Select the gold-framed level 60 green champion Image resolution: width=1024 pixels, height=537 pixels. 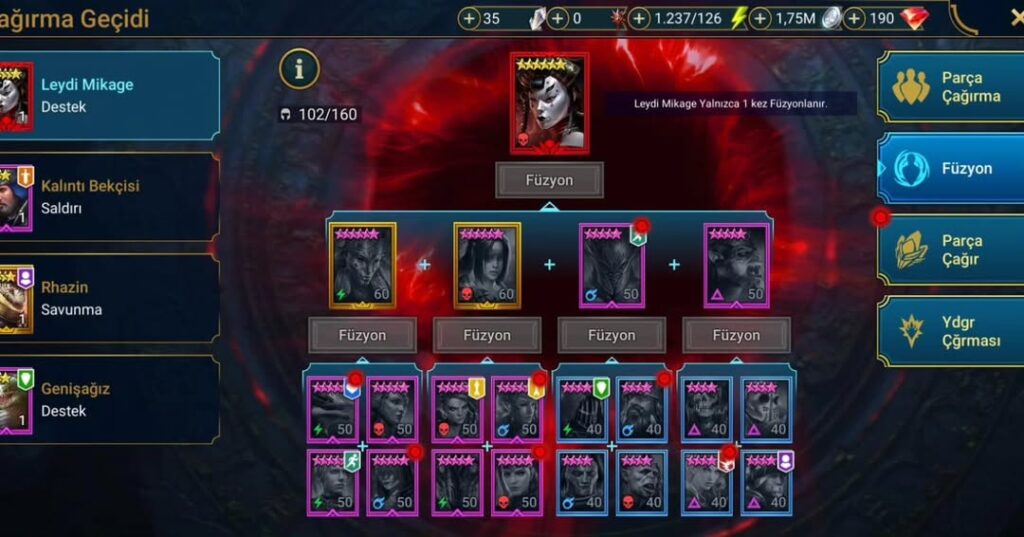363,265
